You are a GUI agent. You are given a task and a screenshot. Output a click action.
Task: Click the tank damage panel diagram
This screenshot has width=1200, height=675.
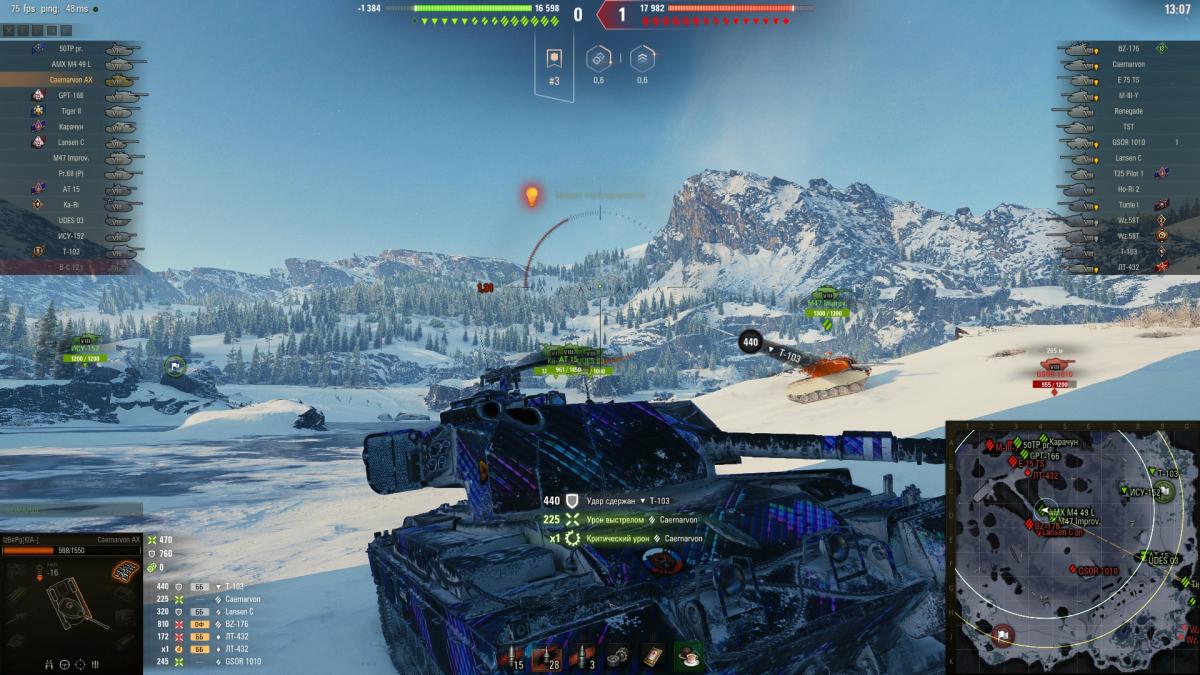[70, 608]
